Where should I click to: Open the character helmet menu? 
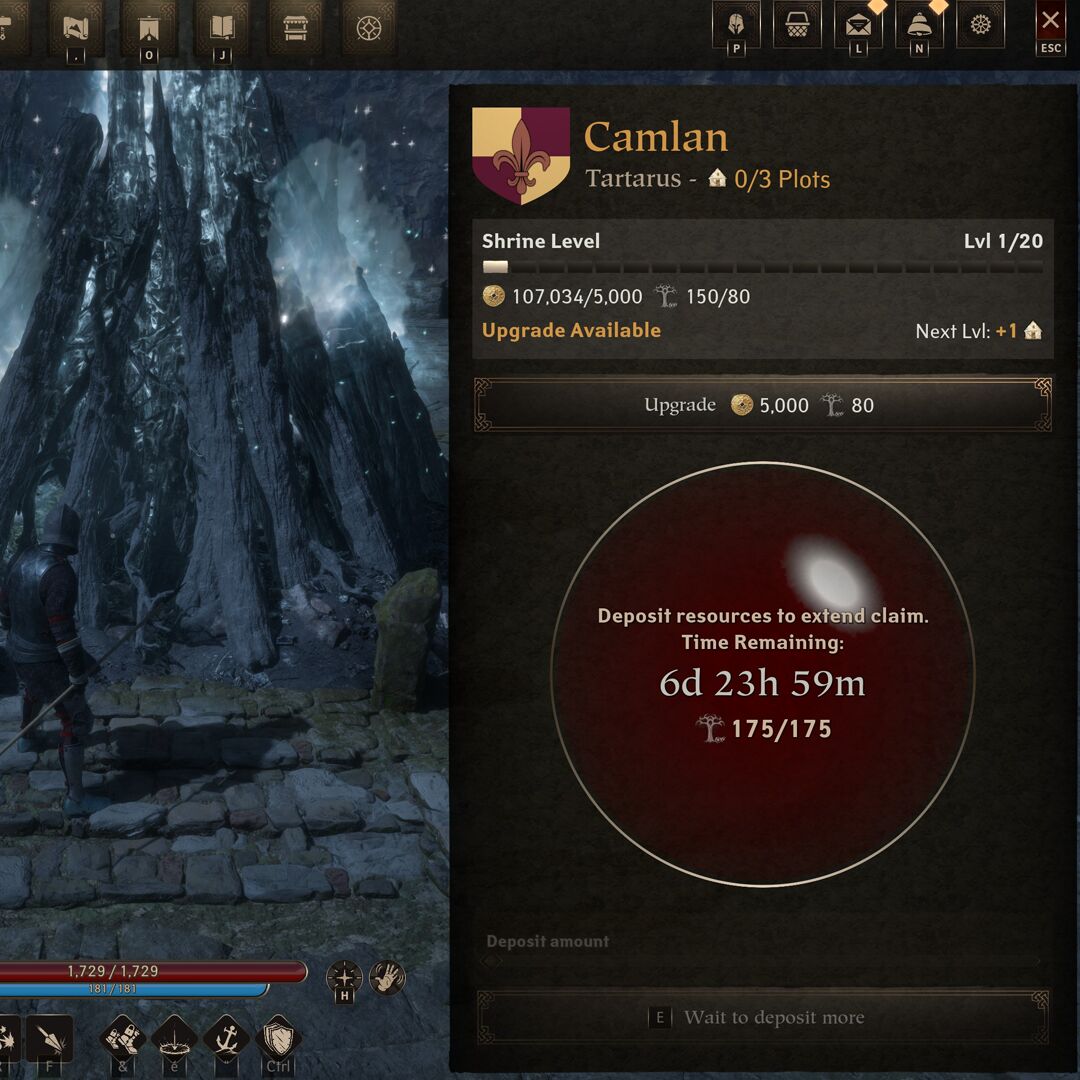pos(736,24)
